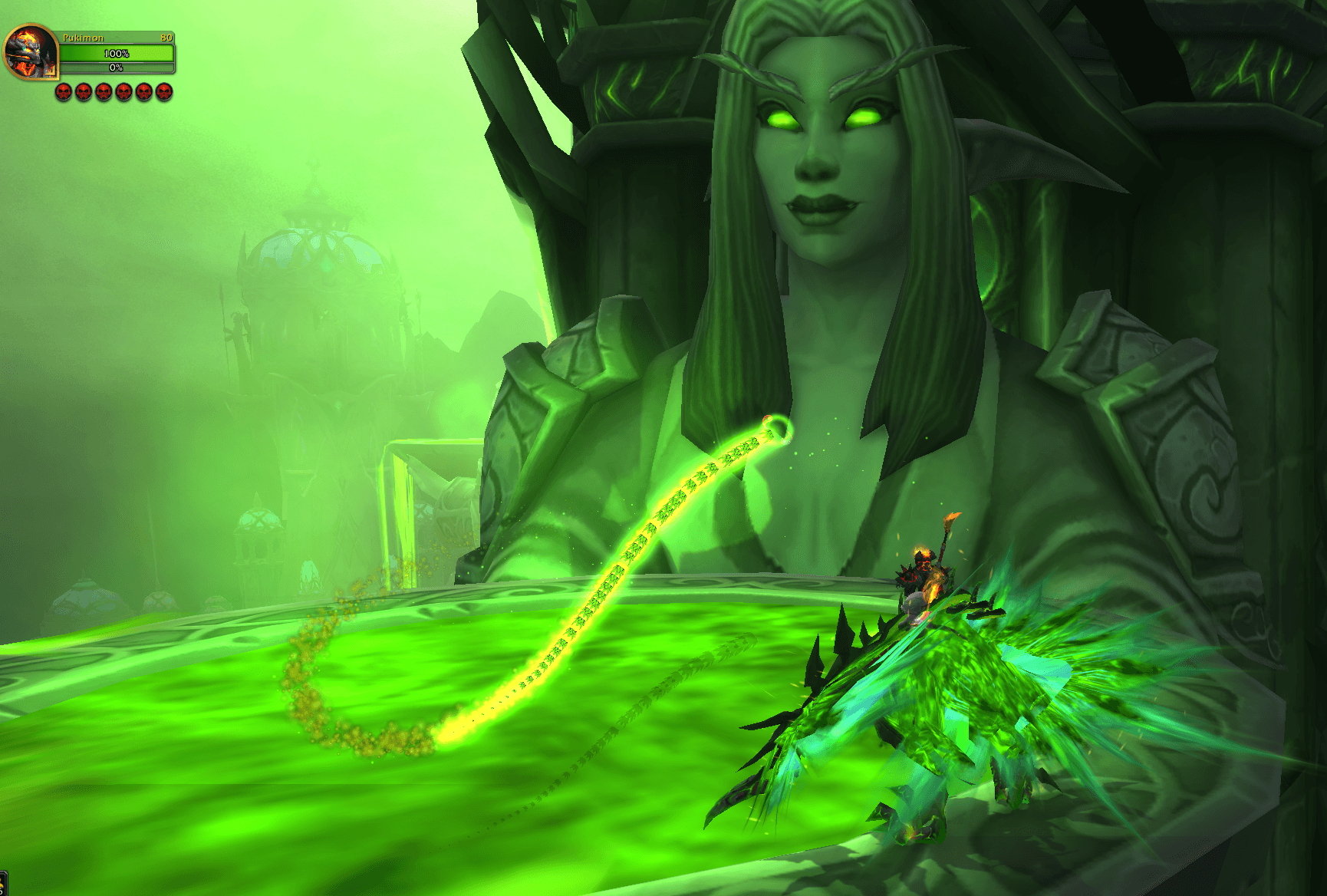
Task: Select the second red skull rune icon
Action: [x=84, y=92]
